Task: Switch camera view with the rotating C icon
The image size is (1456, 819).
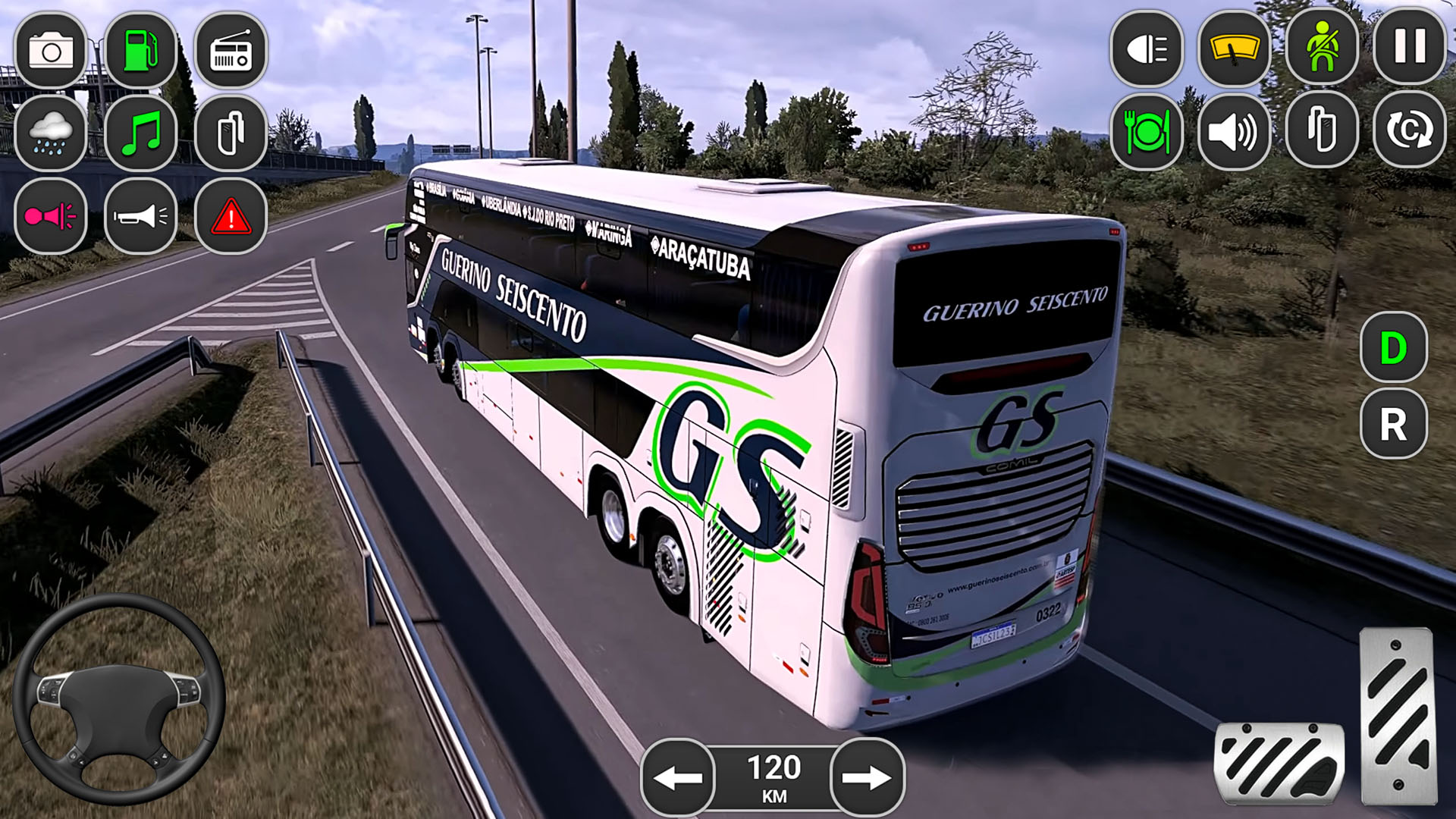Action: (x=1410, y=130)
